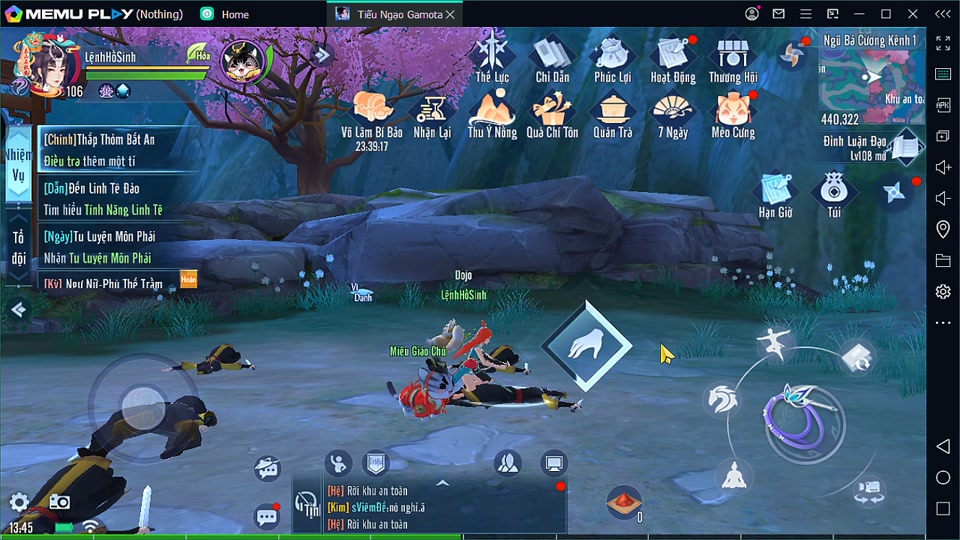Close the Tiếu Ngạo Gamota tab
The height and width of the screenshot is (540, 960).
(x=450, y=14)
